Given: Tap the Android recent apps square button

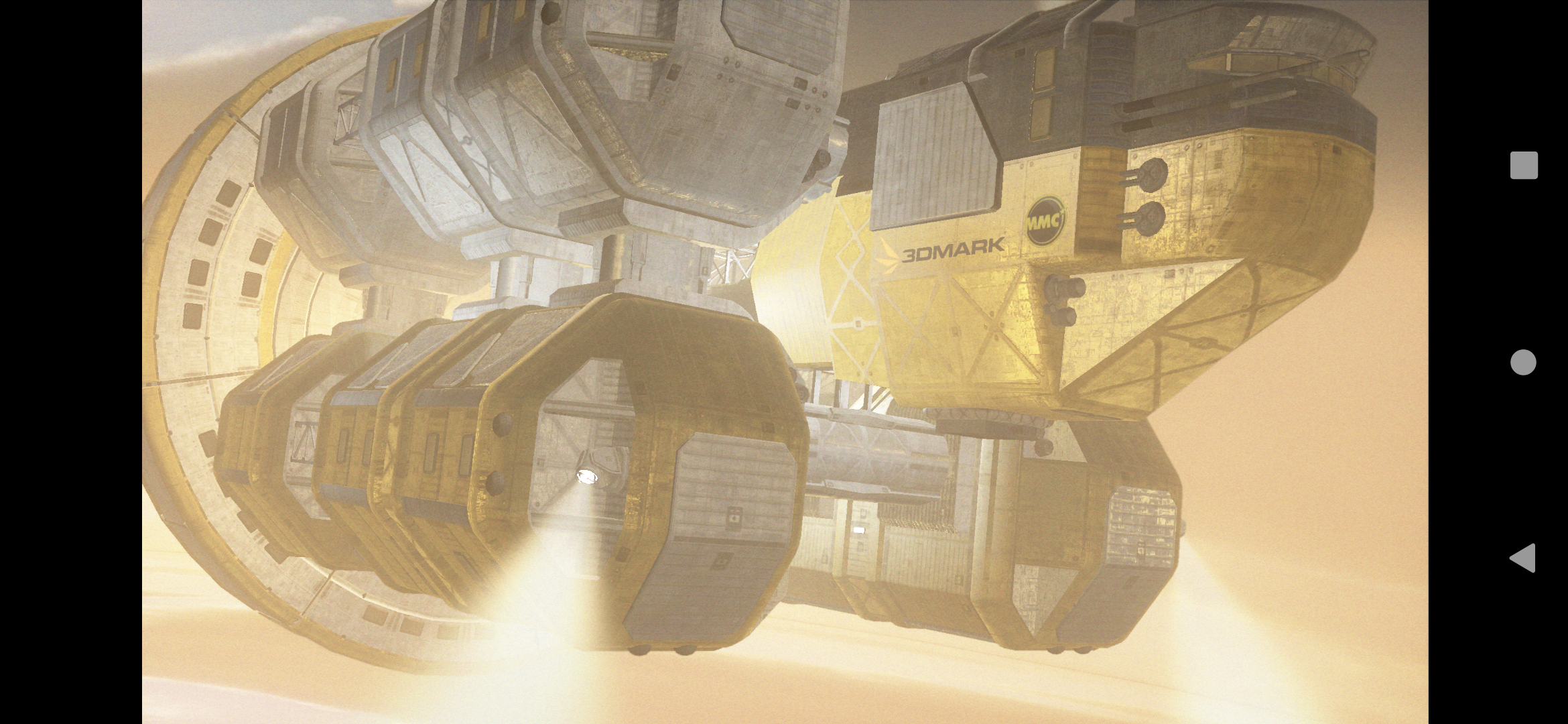Looking at the screenshot, I should click(1523, 166).
